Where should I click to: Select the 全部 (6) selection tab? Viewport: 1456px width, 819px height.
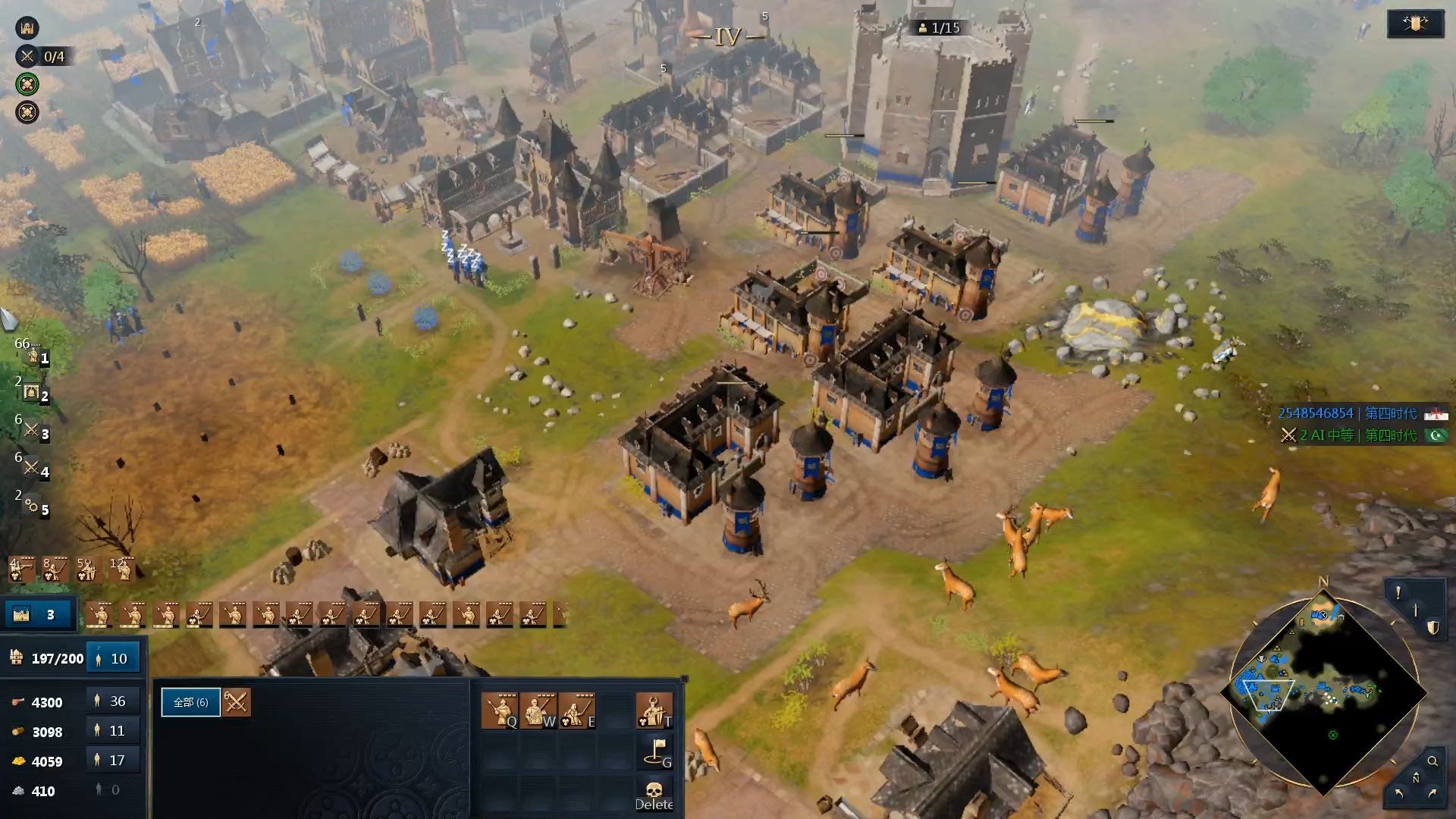190,702
